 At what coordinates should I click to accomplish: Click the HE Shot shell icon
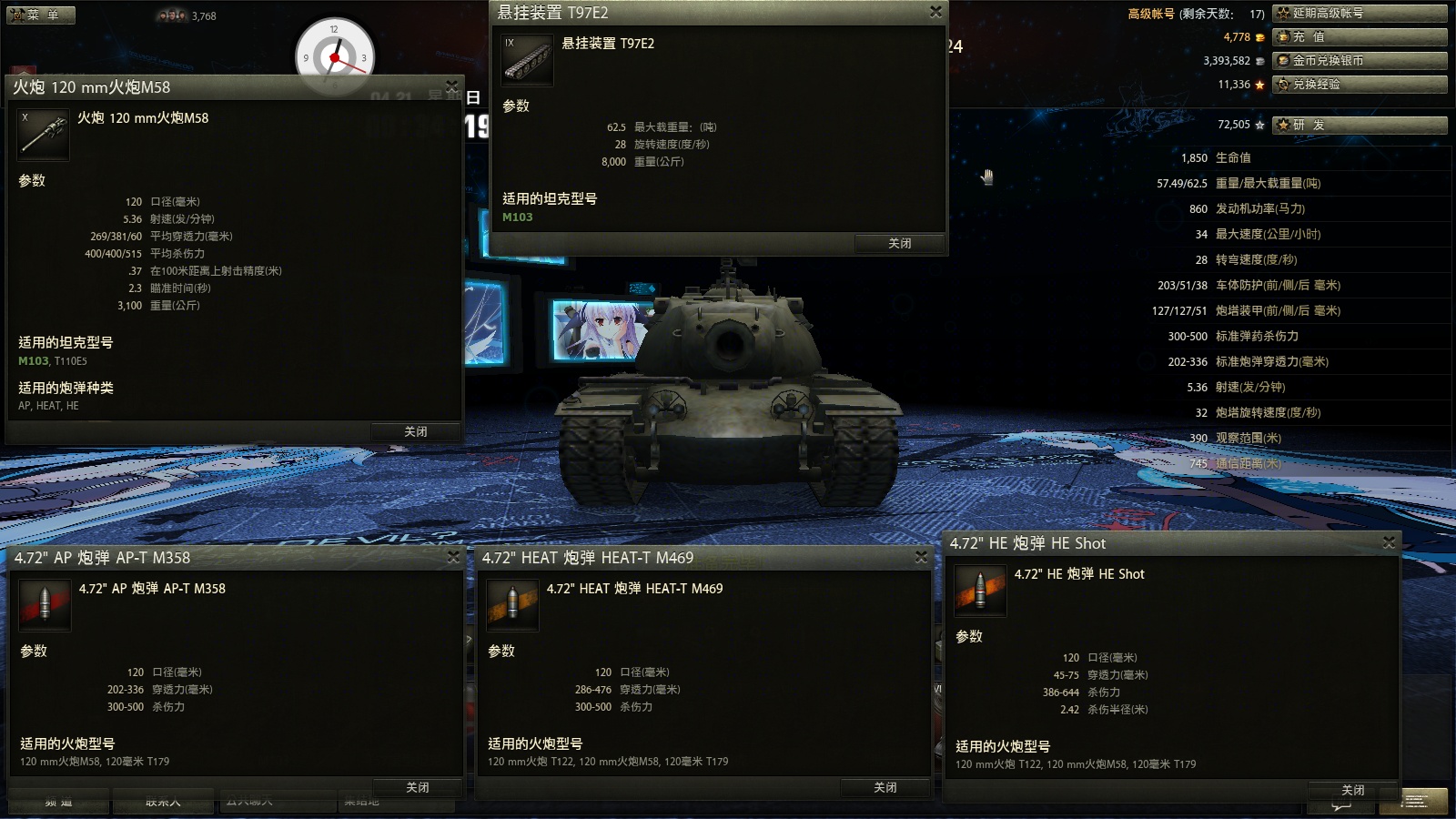[981, 590]
